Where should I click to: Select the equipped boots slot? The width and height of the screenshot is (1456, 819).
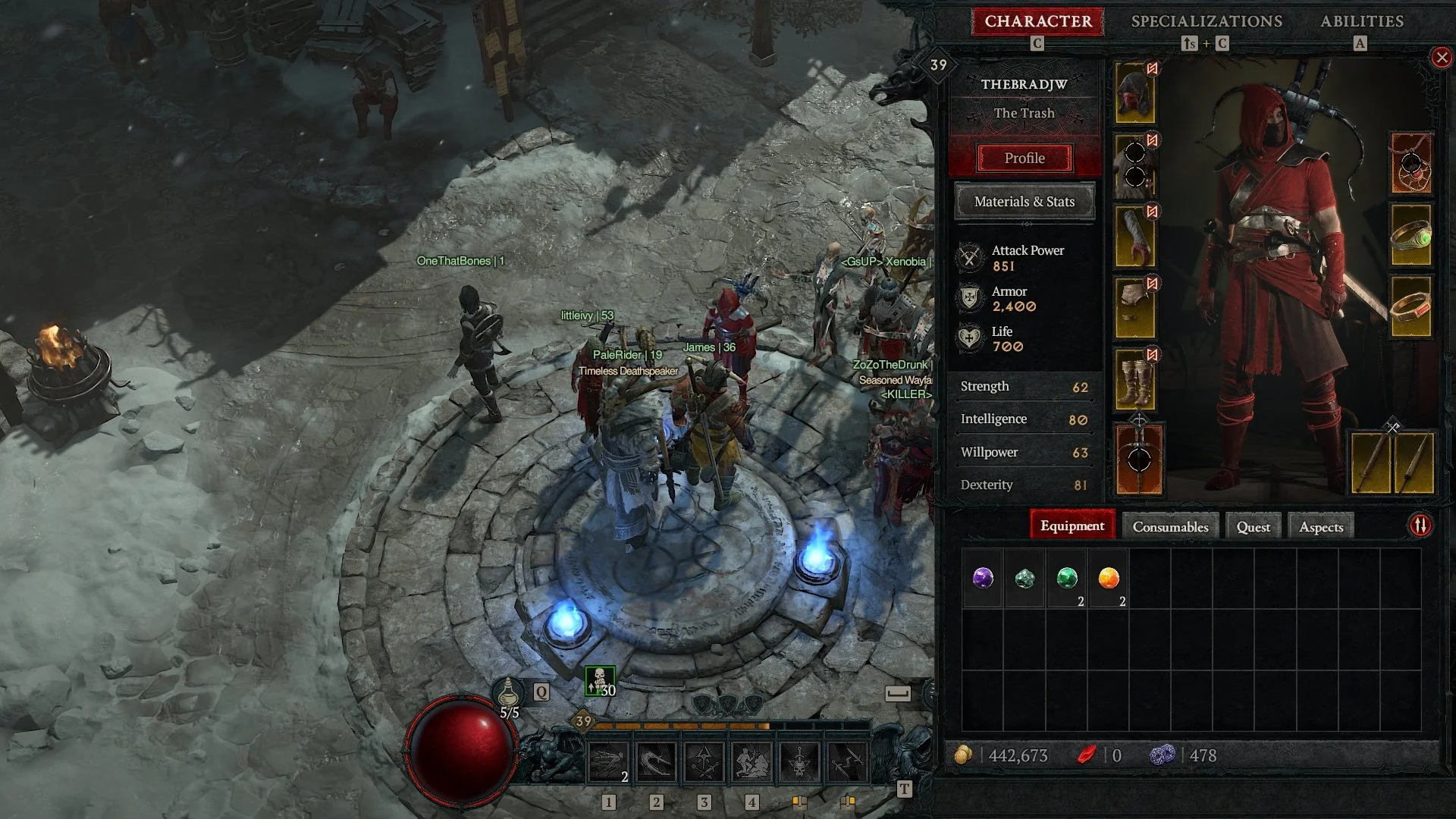pos(1135,379)
